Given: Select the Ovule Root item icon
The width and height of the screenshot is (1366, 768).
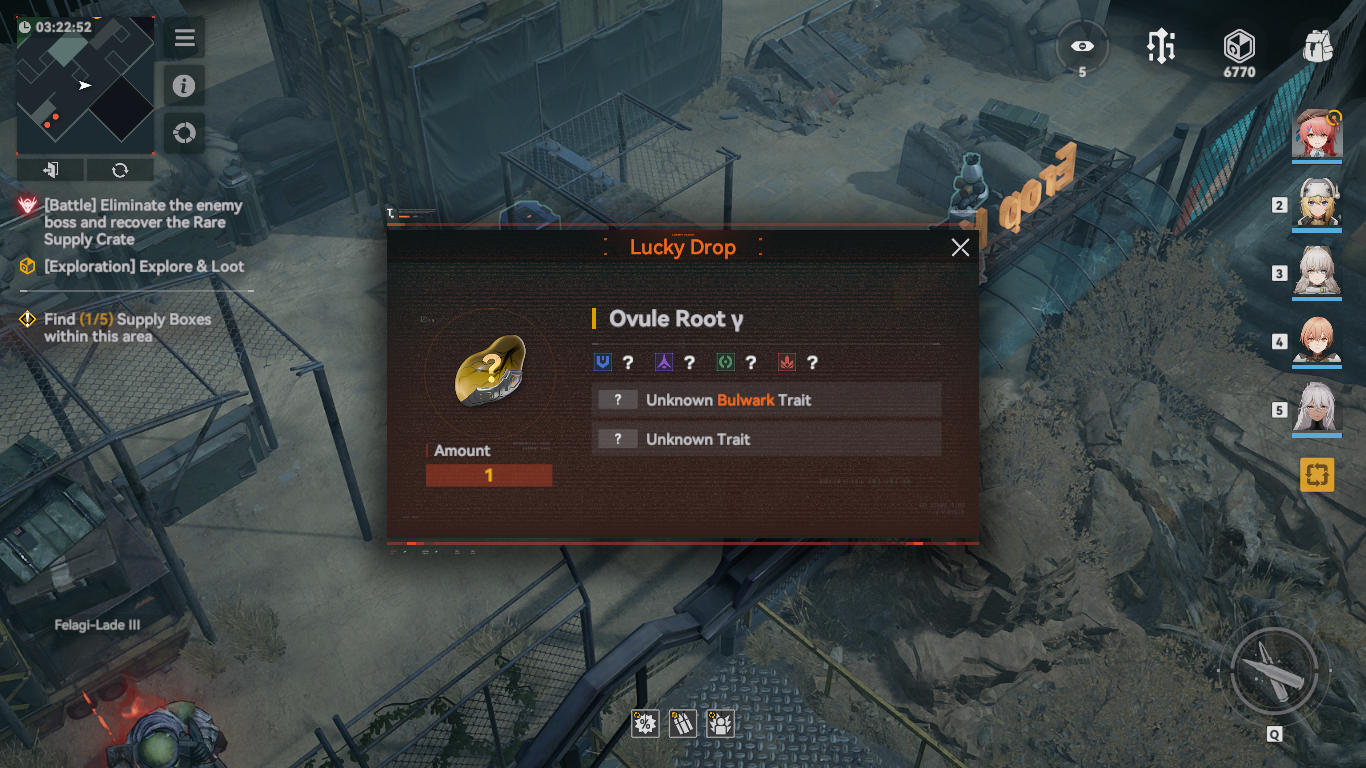Looking at the screenshot, I should pyautogui.click(x=489, y=371).
